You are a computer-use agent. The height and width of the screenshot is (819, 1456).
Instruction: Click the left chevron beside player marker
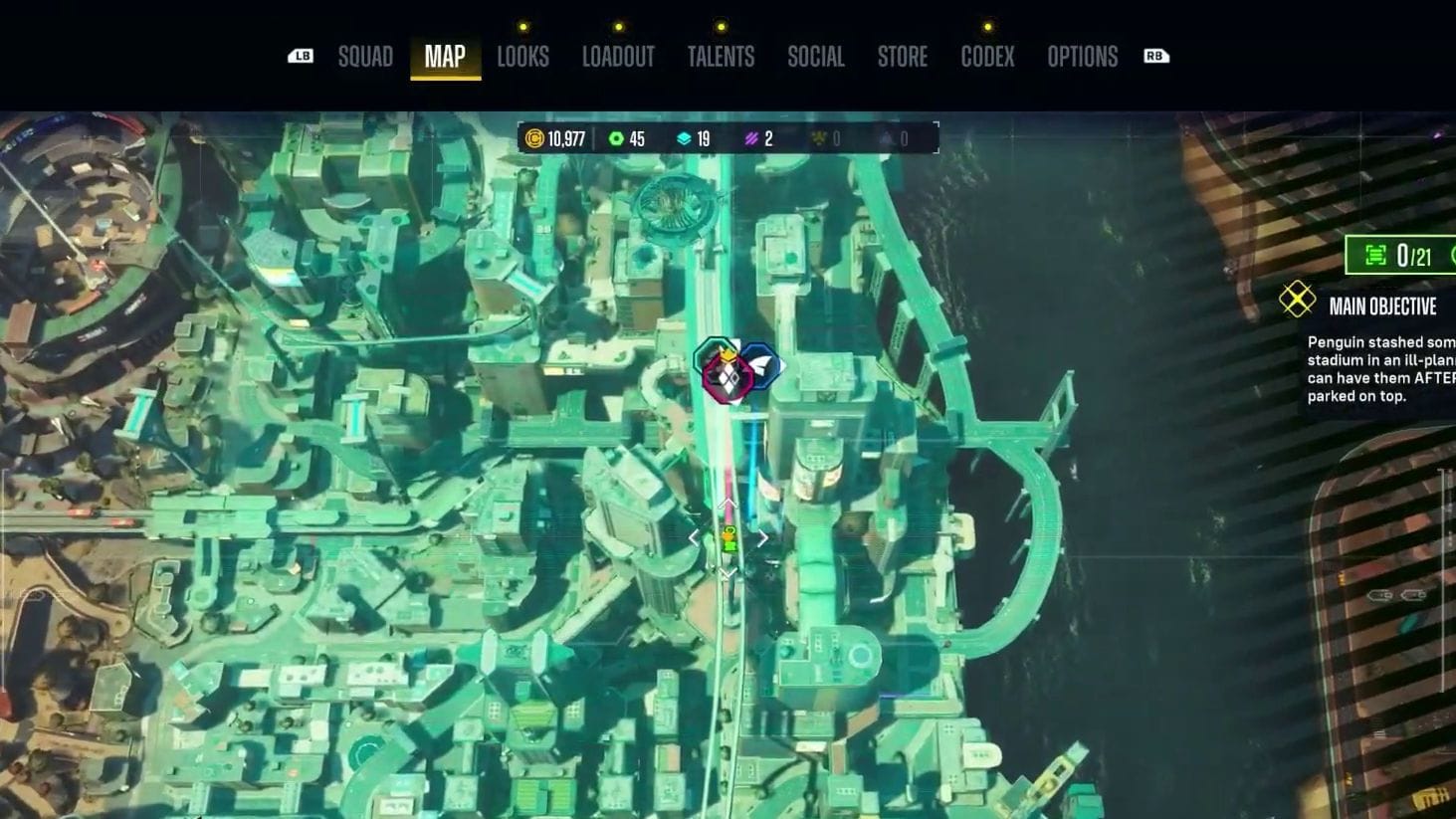pos(695,536)
